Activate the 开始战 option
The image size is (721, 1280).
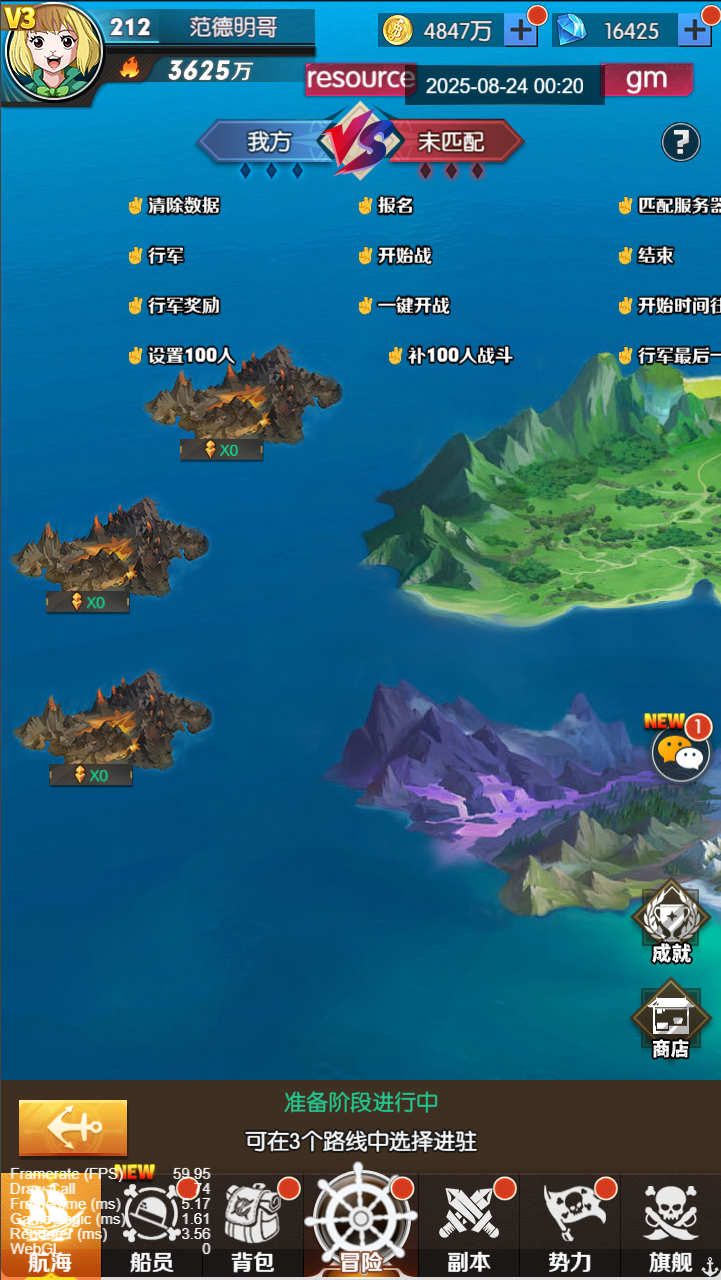tap(395, 256)
